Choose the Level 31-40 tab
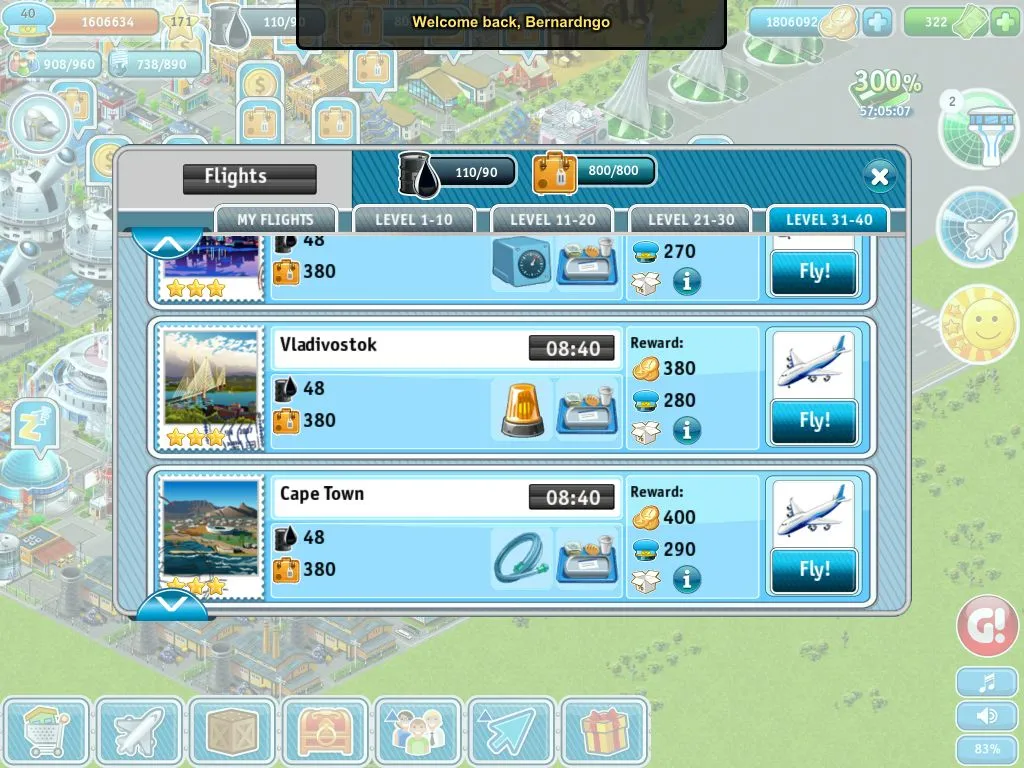Image resolution: width=1024 pixels, height=768 pixels. pyautogui.click(x=829, y=220)
